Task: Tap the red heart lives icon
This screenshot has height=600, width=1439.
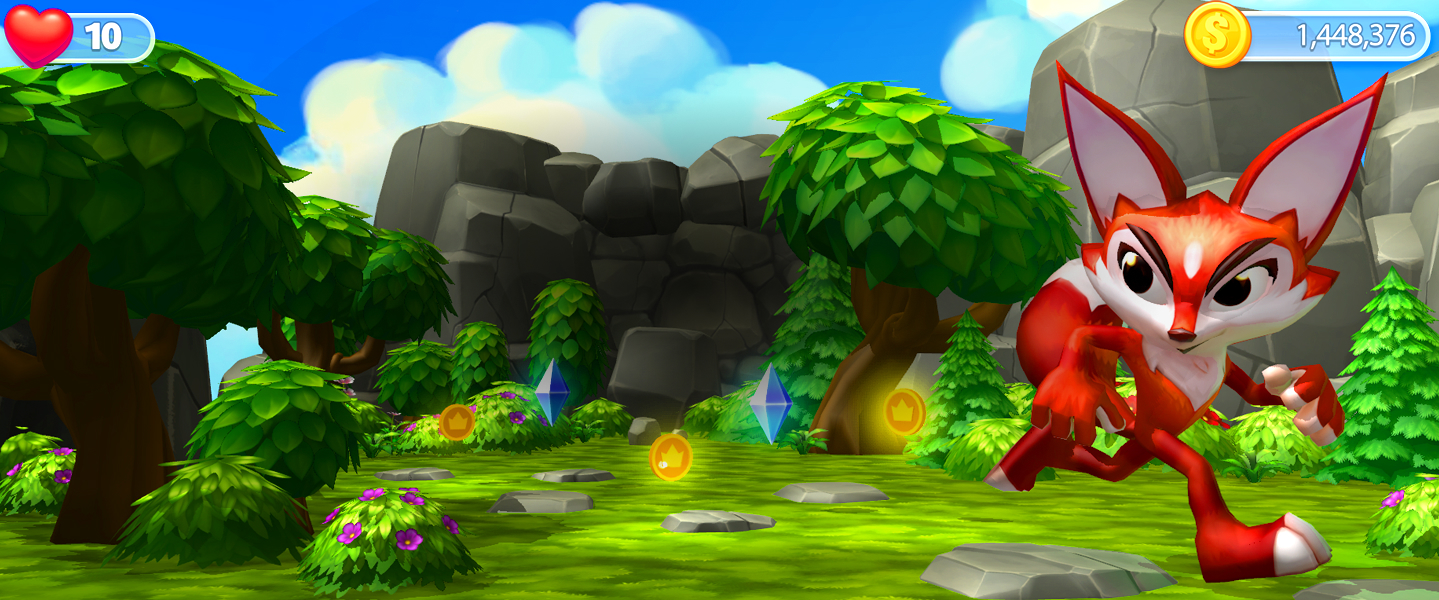Action: (x=39, y=35)
